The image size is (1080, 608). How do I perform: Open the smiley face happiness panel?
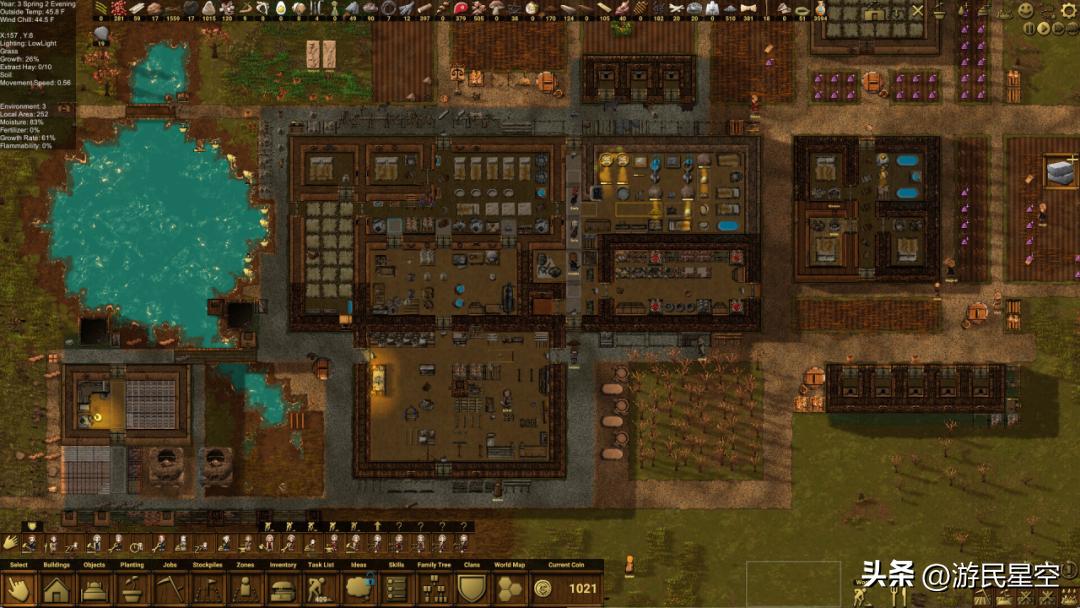(x=1026, y=10)
